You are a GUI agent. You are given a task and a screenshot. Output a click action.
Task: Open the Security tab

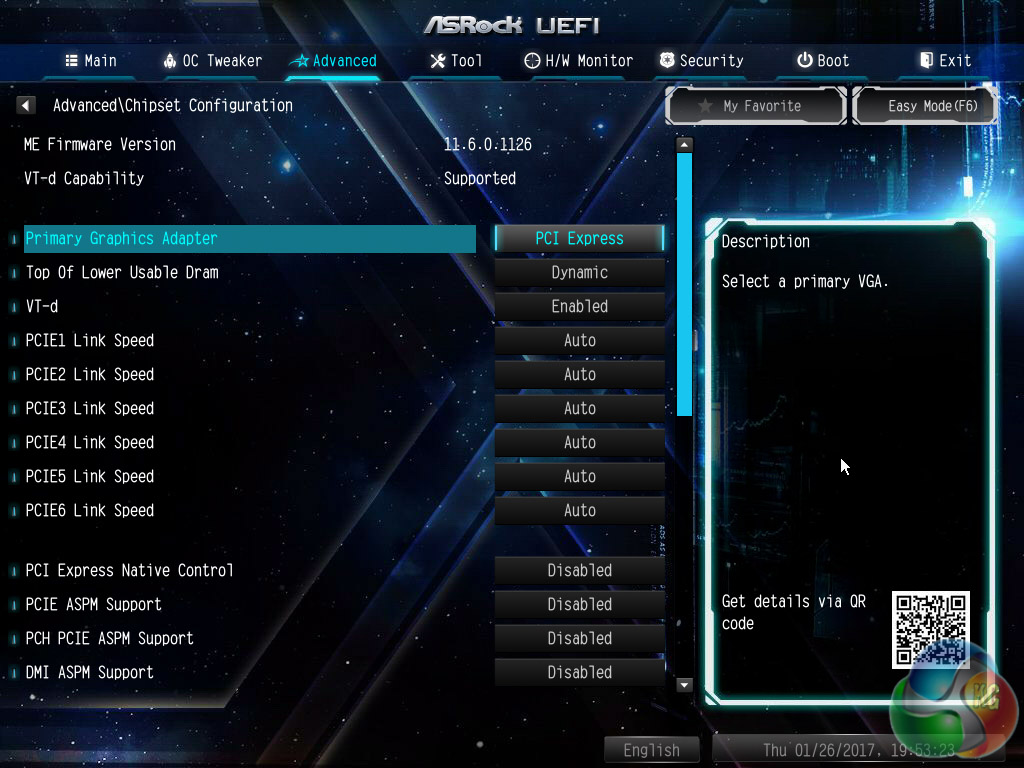pyautogui.click(x=701, y=61)
